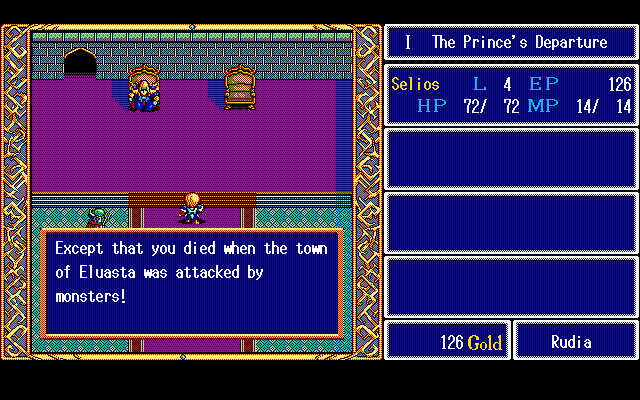Image resolution: width=640 pixels, height=400 pixels.
Task: Advance the Eluasta dialogue text box
Action: tap(192, 282)
